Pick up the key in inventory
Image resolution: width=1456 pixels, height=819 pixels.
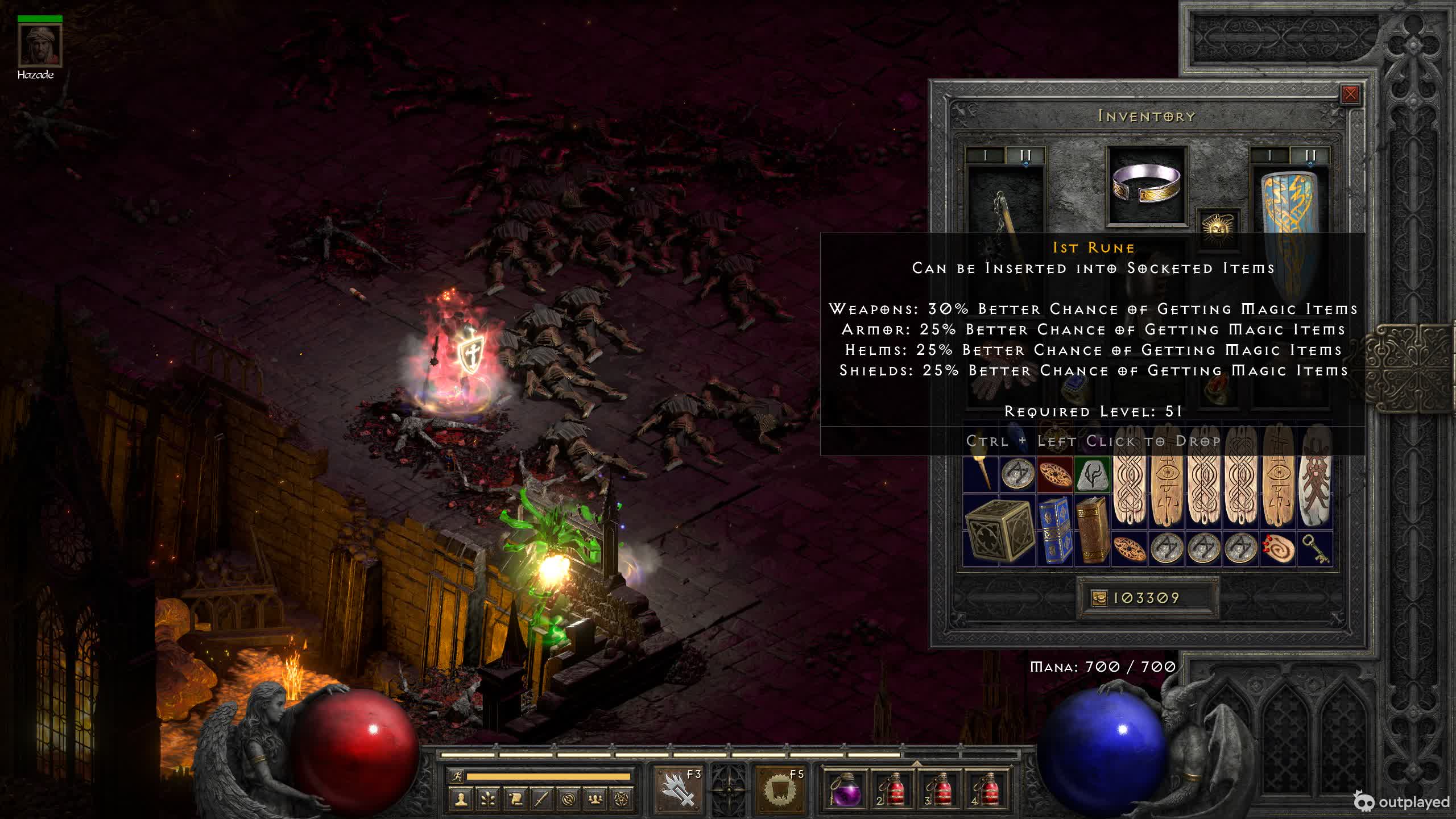(x=1315, y=548)
